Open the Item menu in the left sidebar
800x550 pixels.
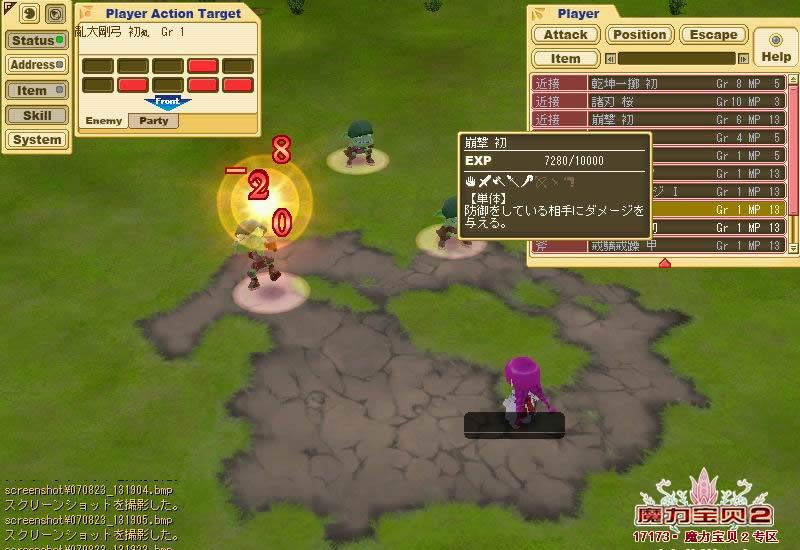[x=36, y=90]
